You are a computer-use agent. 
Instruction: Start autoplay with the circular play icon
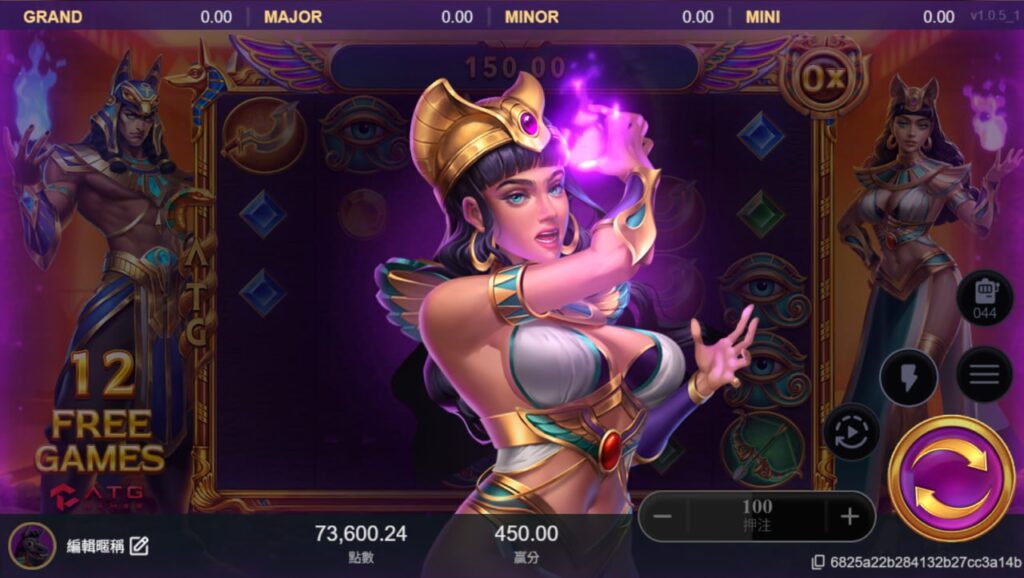(x=851, y=433)
